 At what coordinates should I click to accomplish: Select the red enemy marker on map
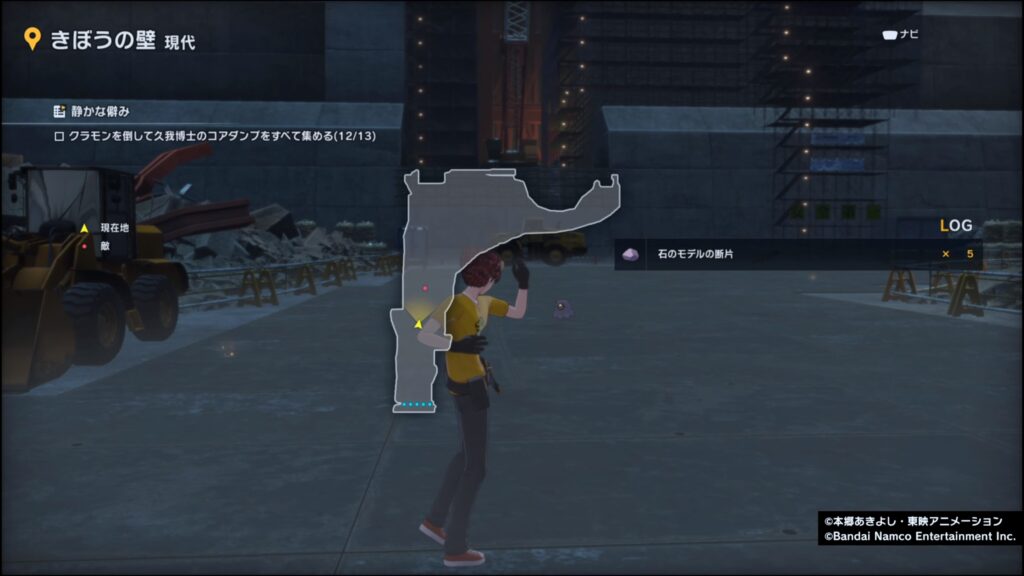coord(425,288)
